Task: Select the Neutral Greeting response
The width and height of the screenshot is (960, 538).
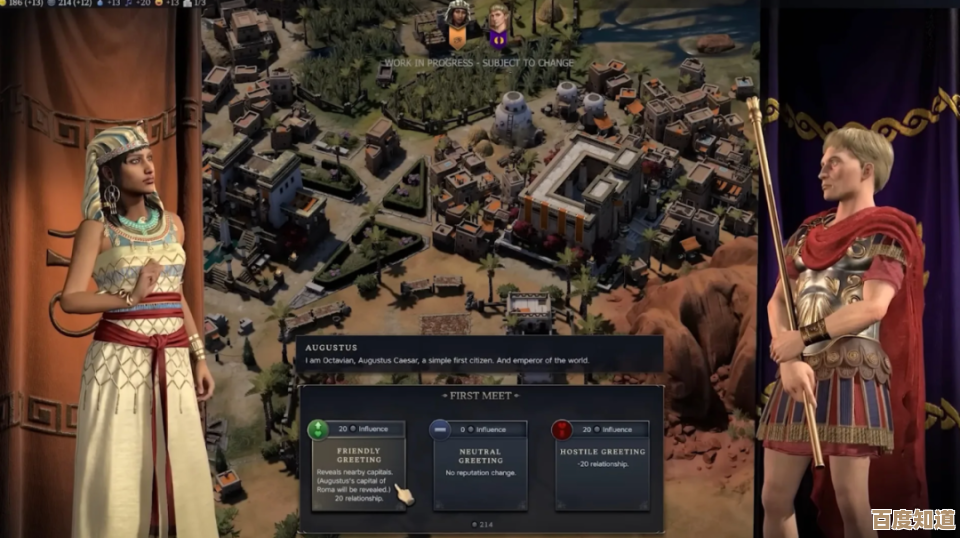Action: 480,464
